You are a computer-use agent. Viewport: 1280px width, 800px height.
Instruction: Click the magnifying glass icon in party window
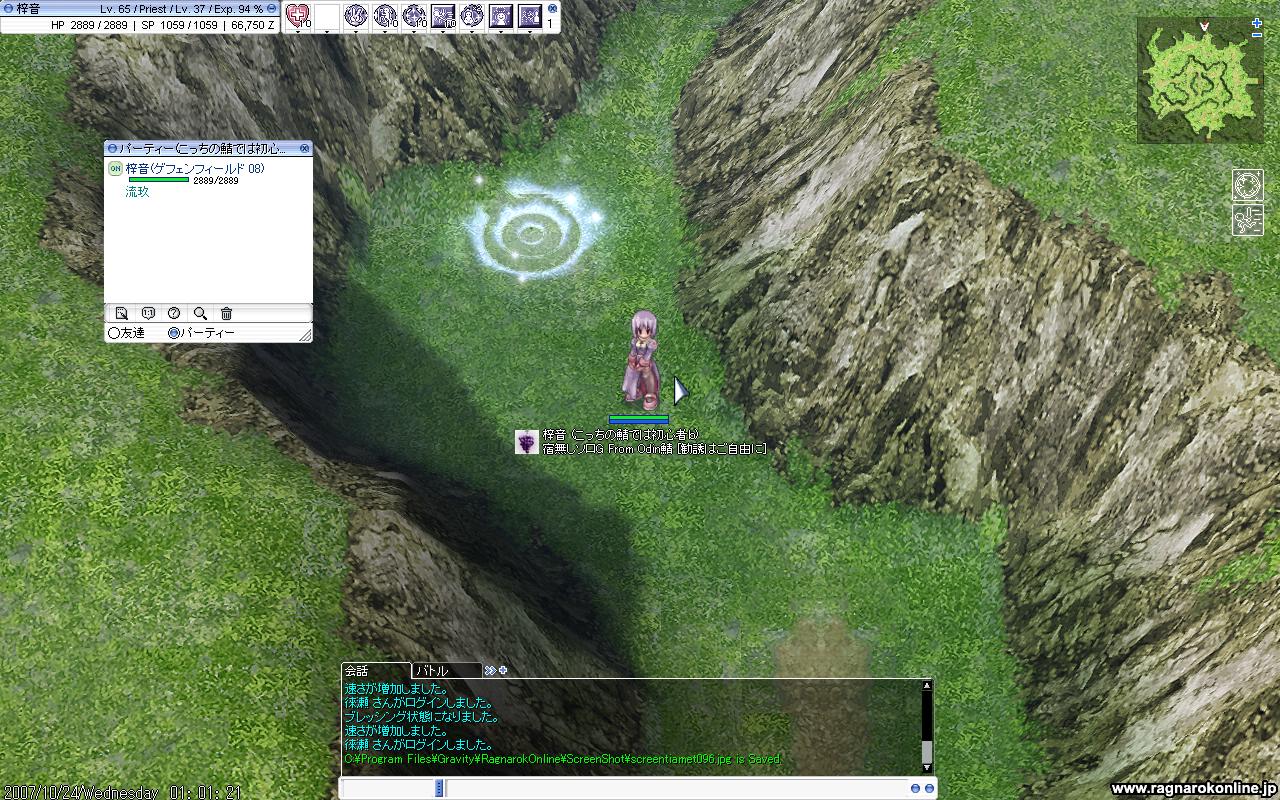(x=200, y=313)
